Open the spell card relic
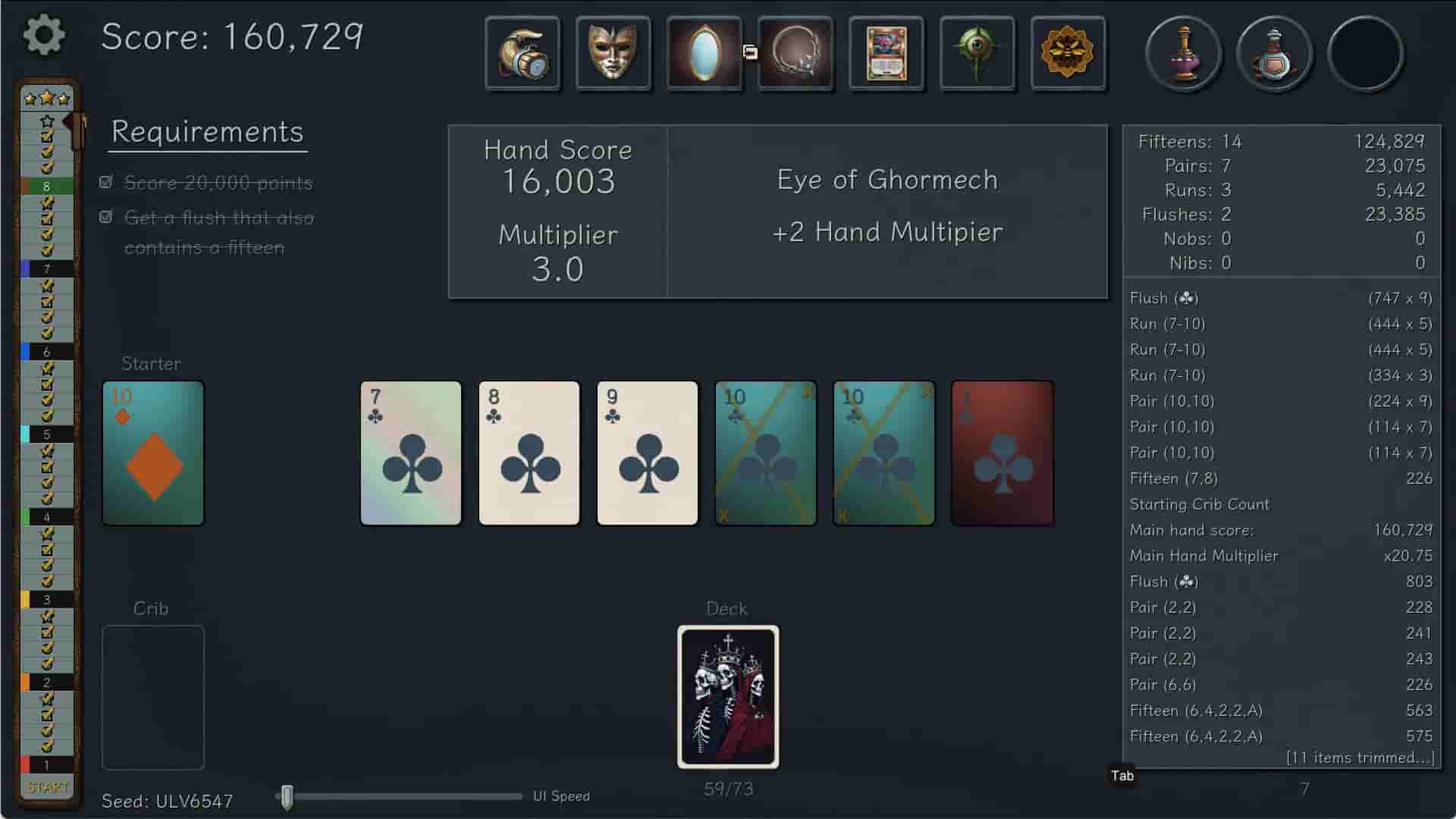The height and width of the screenshot is (819, 1456). point(886,53)
